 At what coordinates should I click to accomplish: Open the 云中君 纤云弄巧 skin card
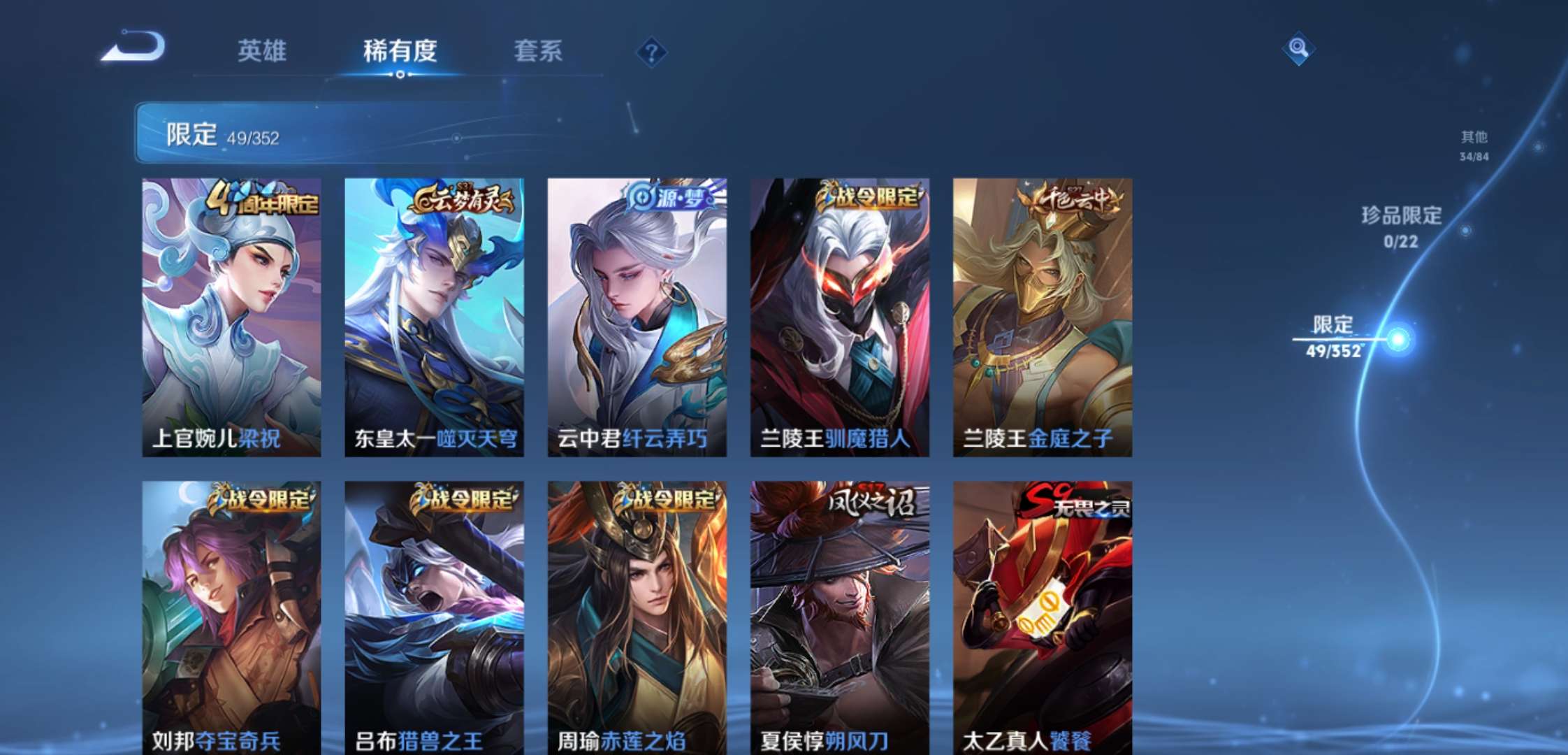[637, 317]
